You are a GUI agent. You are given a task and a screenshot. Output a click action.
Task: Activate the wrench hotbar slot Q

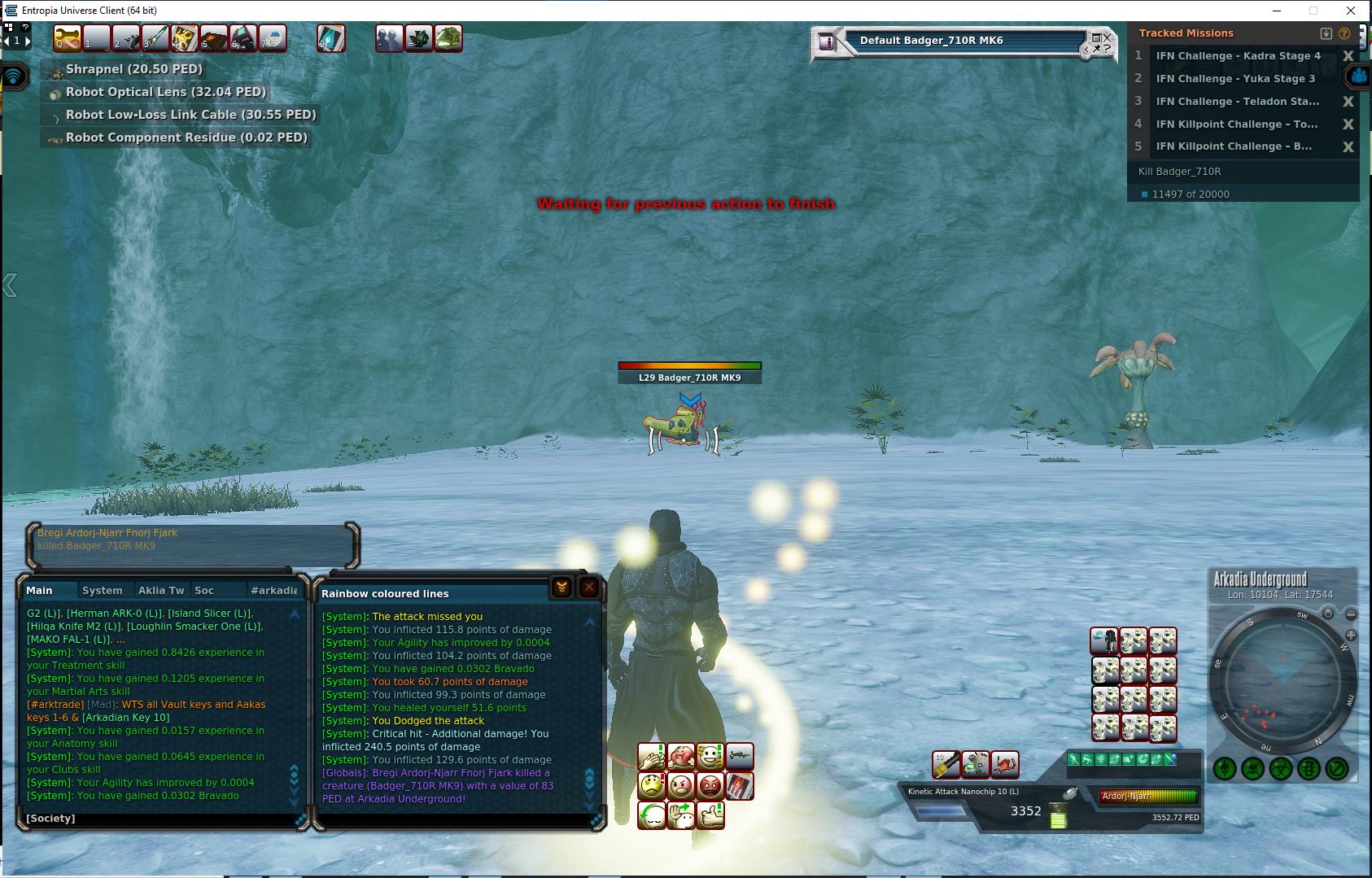click(x=68, y=37)
